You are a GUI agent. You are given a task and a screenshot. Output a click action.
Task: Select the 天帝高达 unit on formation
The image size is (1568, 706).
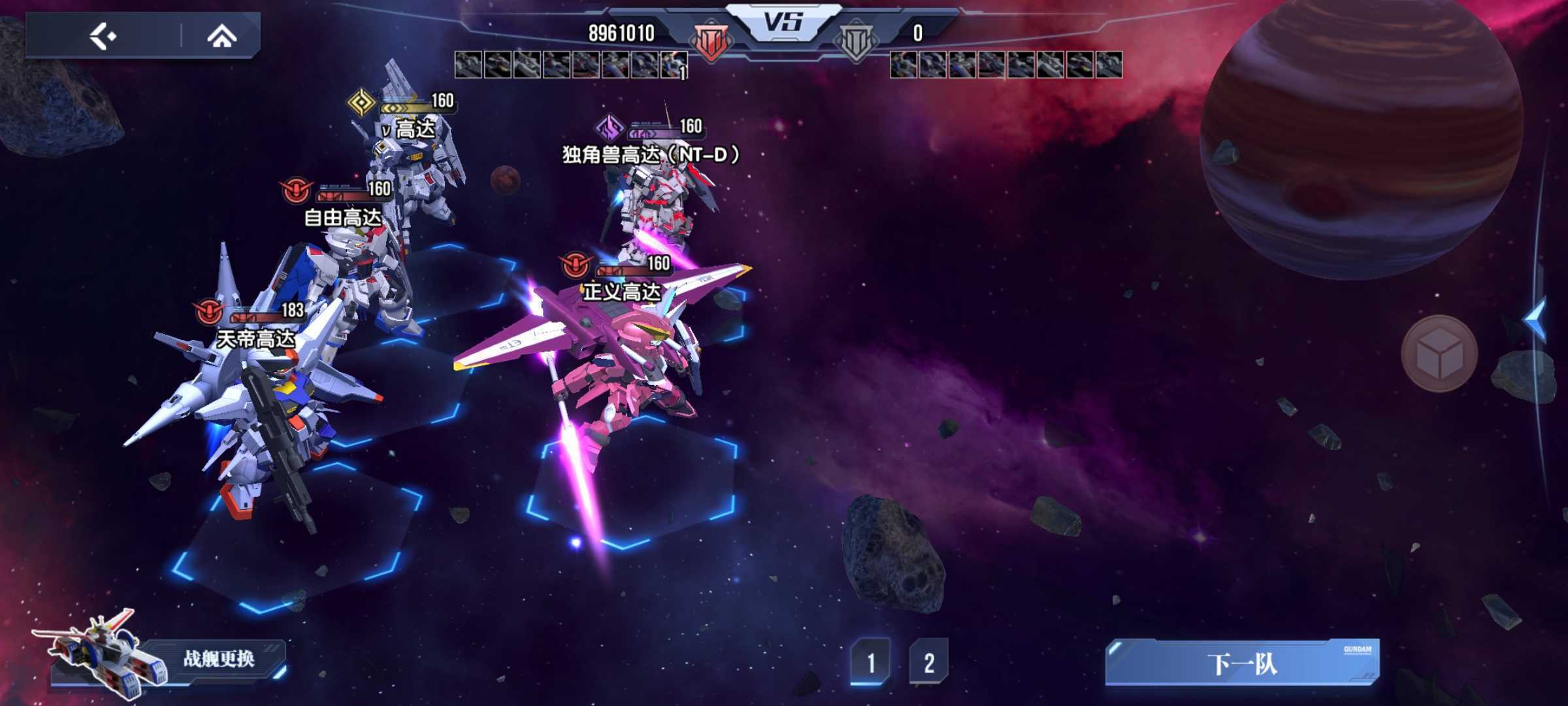click(x=261, y=405)
